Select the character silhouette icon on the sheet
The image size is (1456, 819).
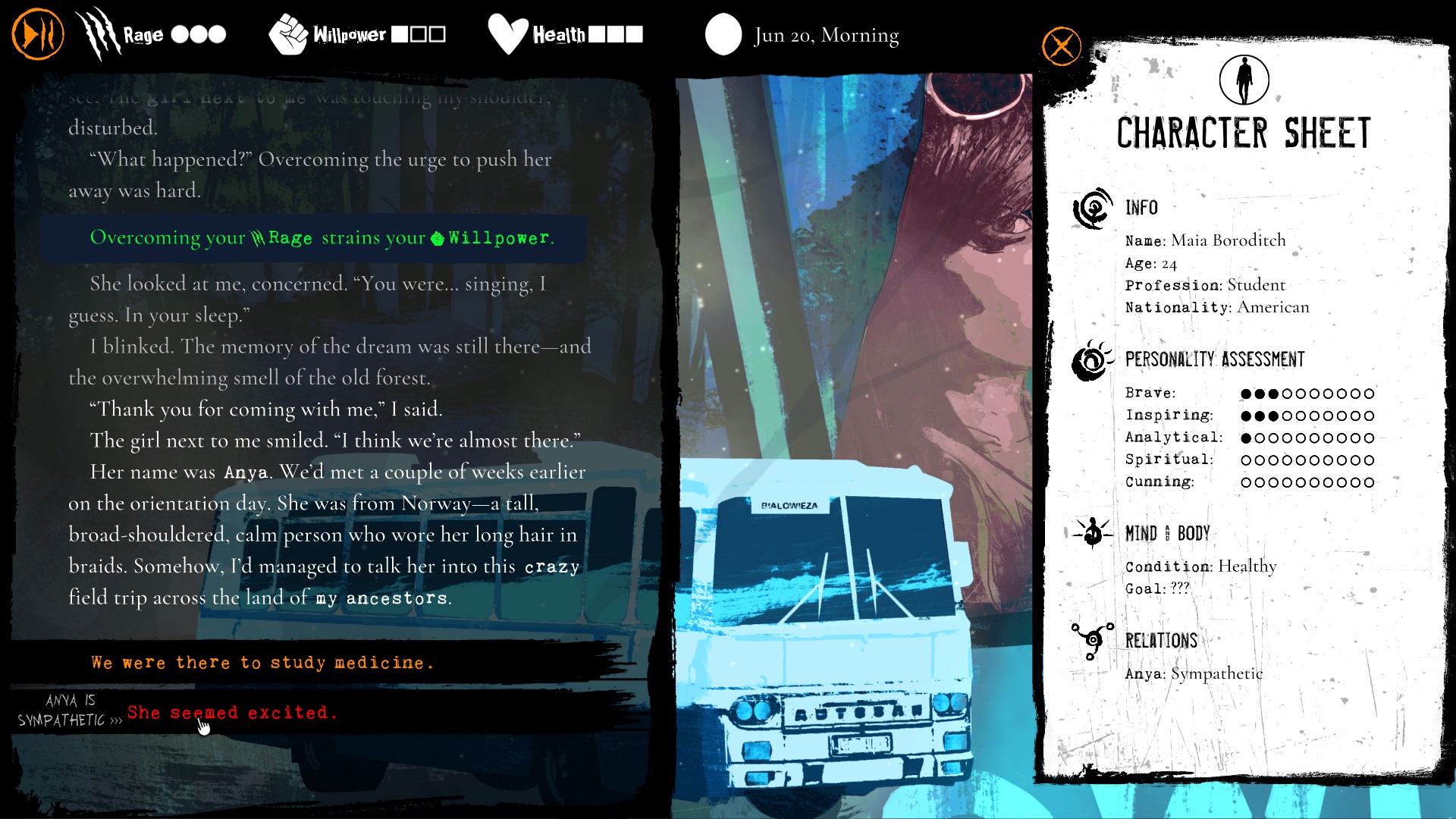1244,78
